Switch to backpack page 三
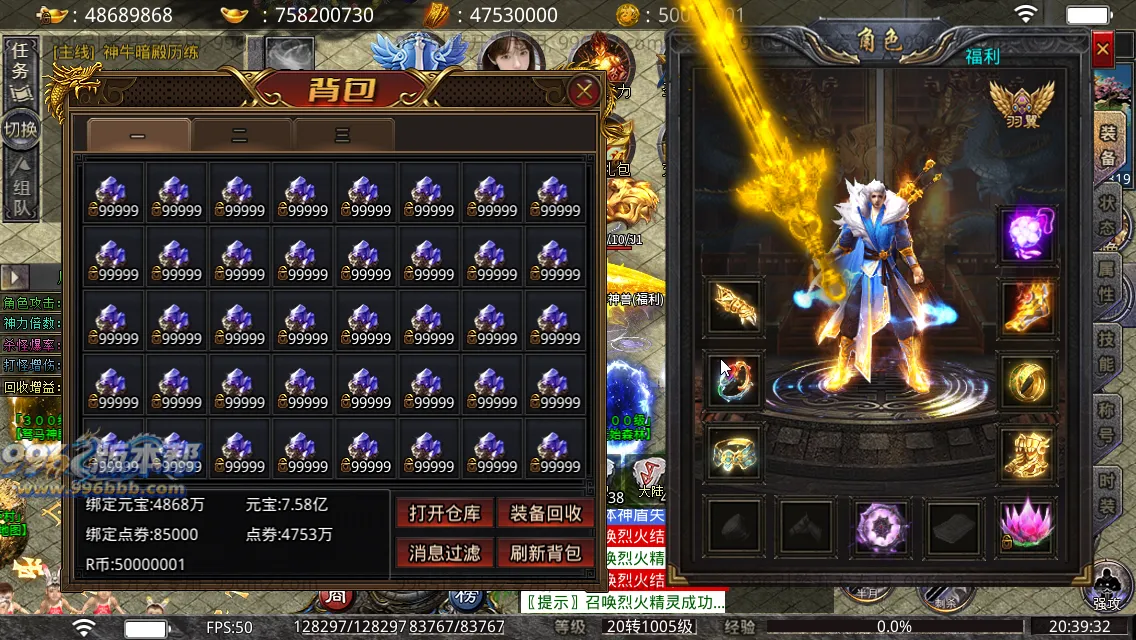This screenshot has height=640, width=1136. pyautogui.click(x=343, y=135)
